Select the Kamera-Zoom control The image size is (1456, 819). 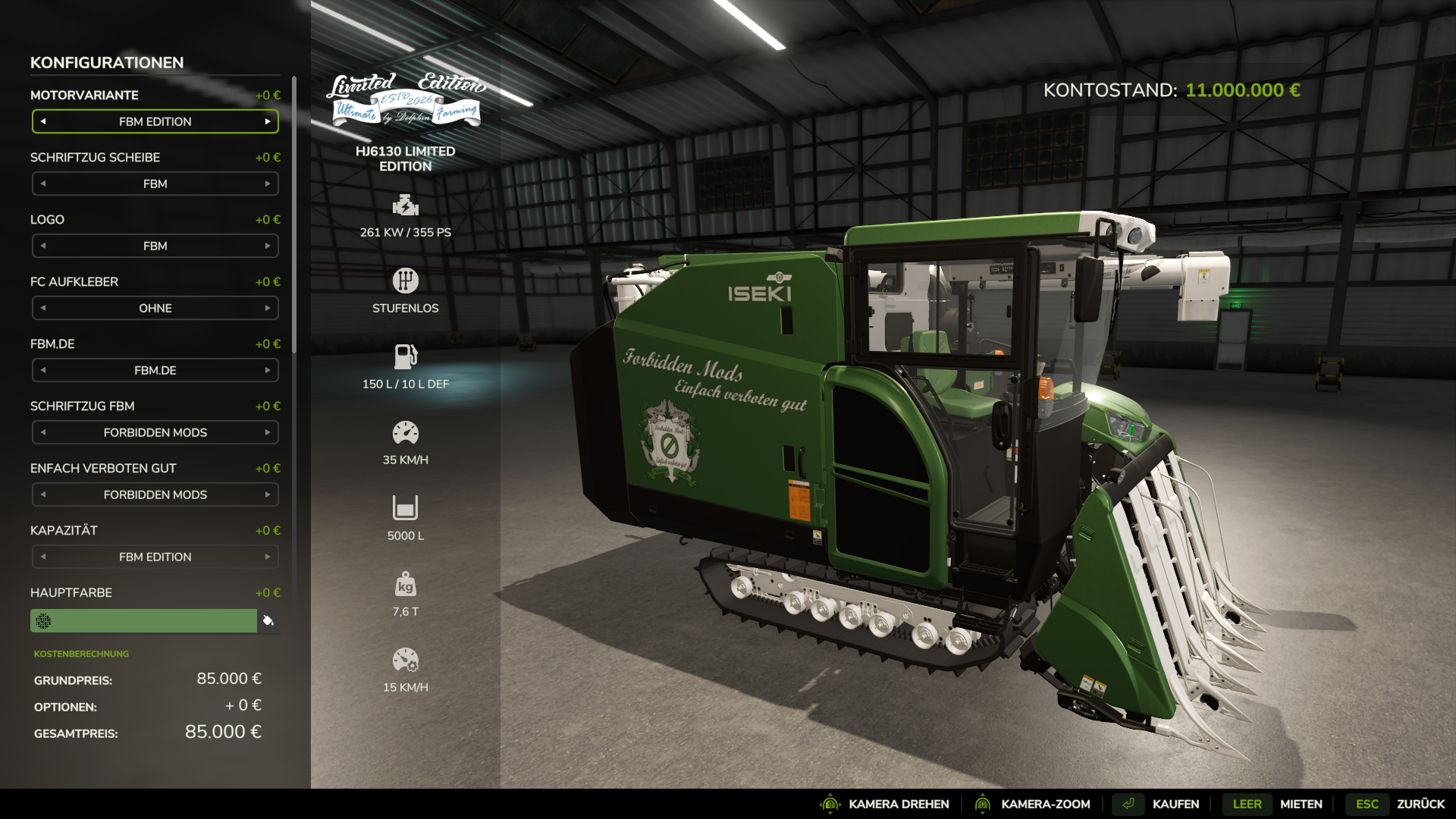(1045, 804)
